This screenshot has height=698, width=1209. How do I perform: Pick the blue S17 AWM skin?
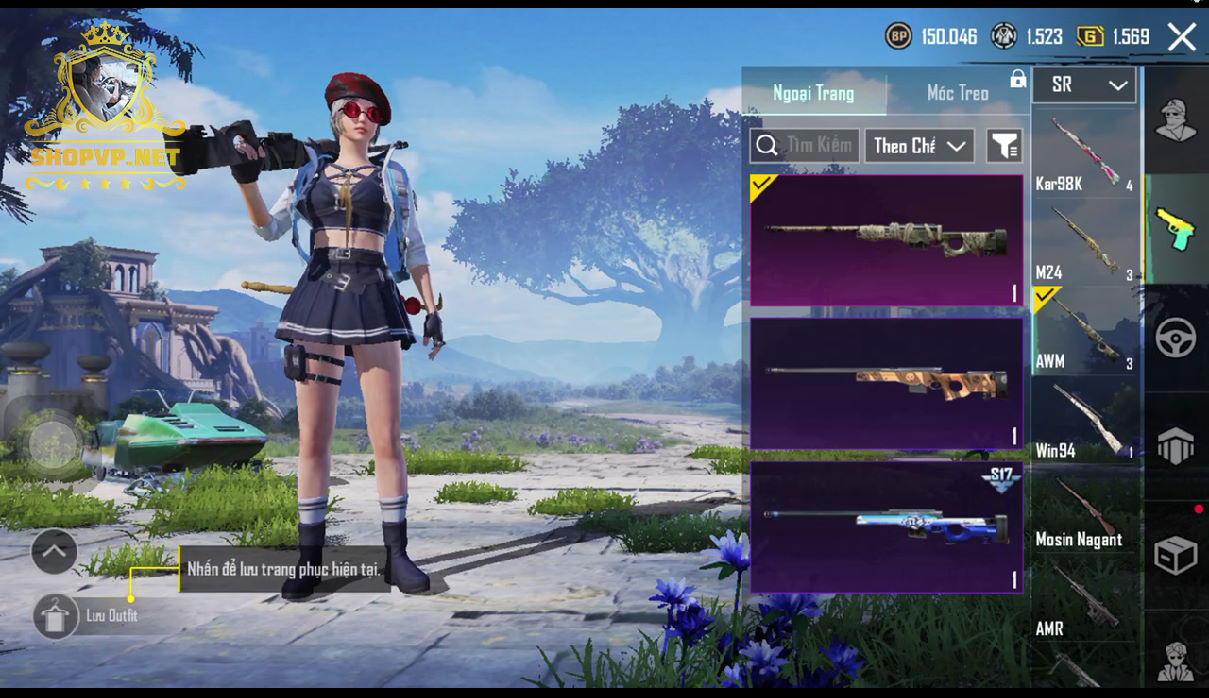[886, 526]
